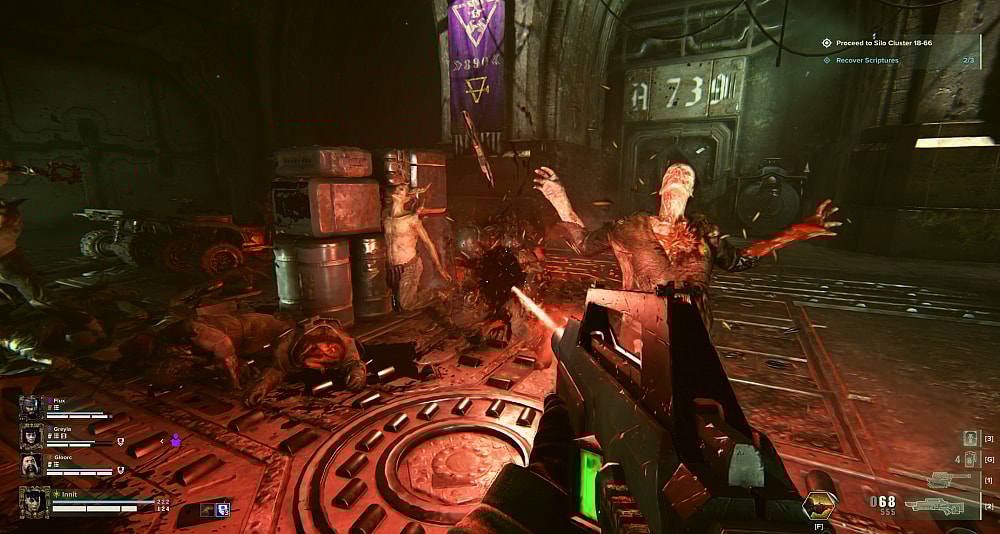
Task: Click the purple player marker icon
Action: pos(176,439)
